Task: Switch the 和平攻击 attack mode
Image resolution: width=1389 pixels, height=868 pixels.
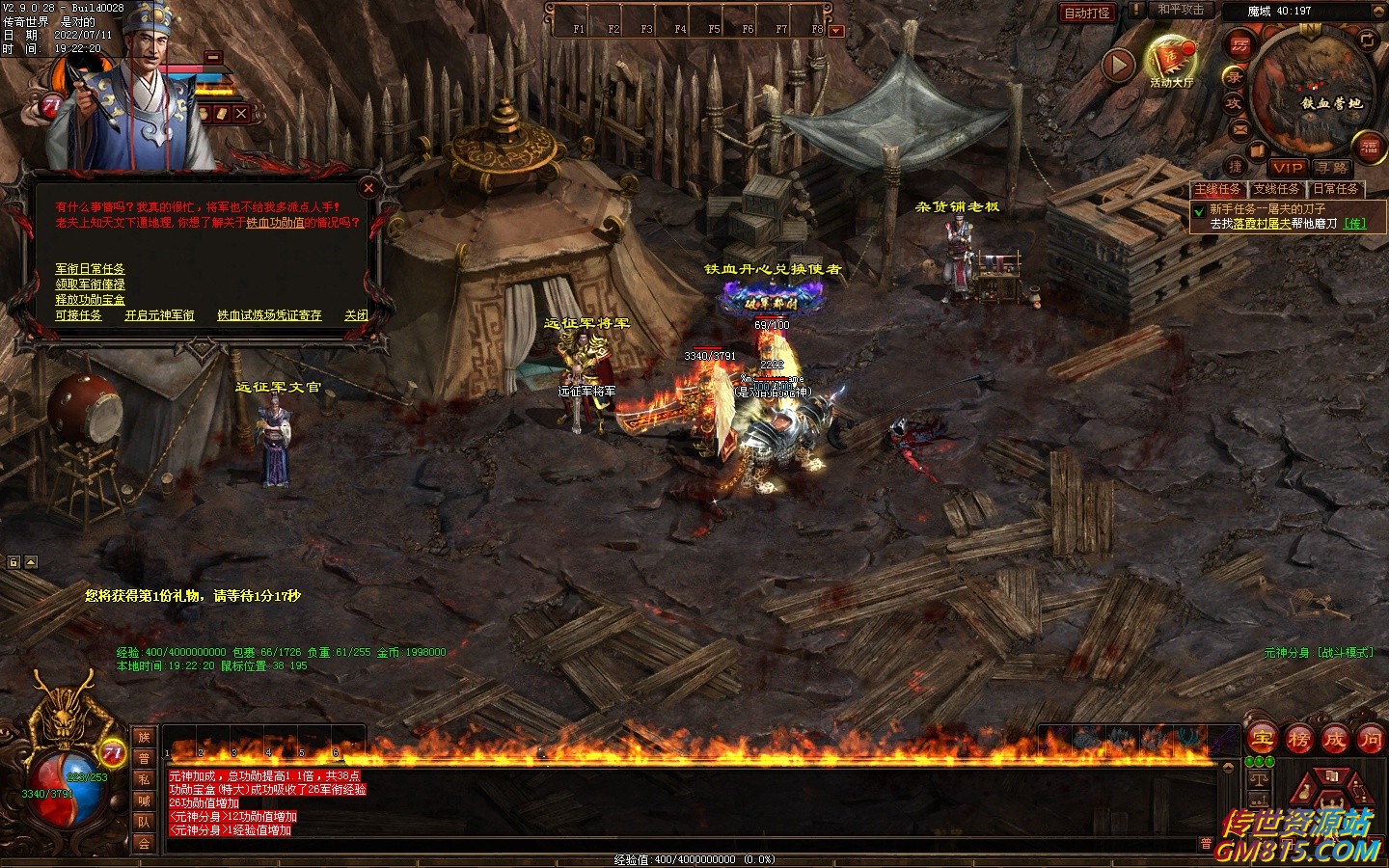Action: point(1180,11)
